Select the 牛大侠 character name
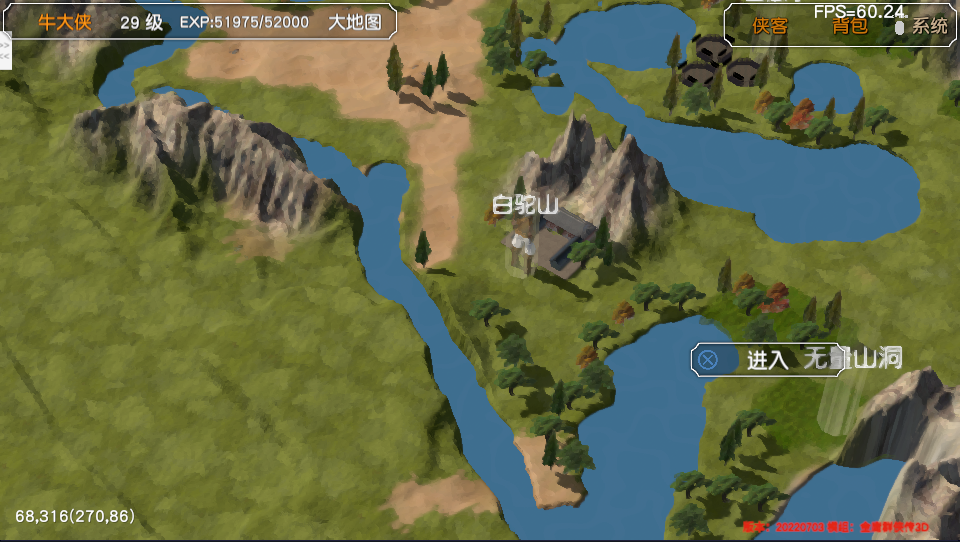The image size is (960, 542). pyautogui.click(x=65, y=22)
